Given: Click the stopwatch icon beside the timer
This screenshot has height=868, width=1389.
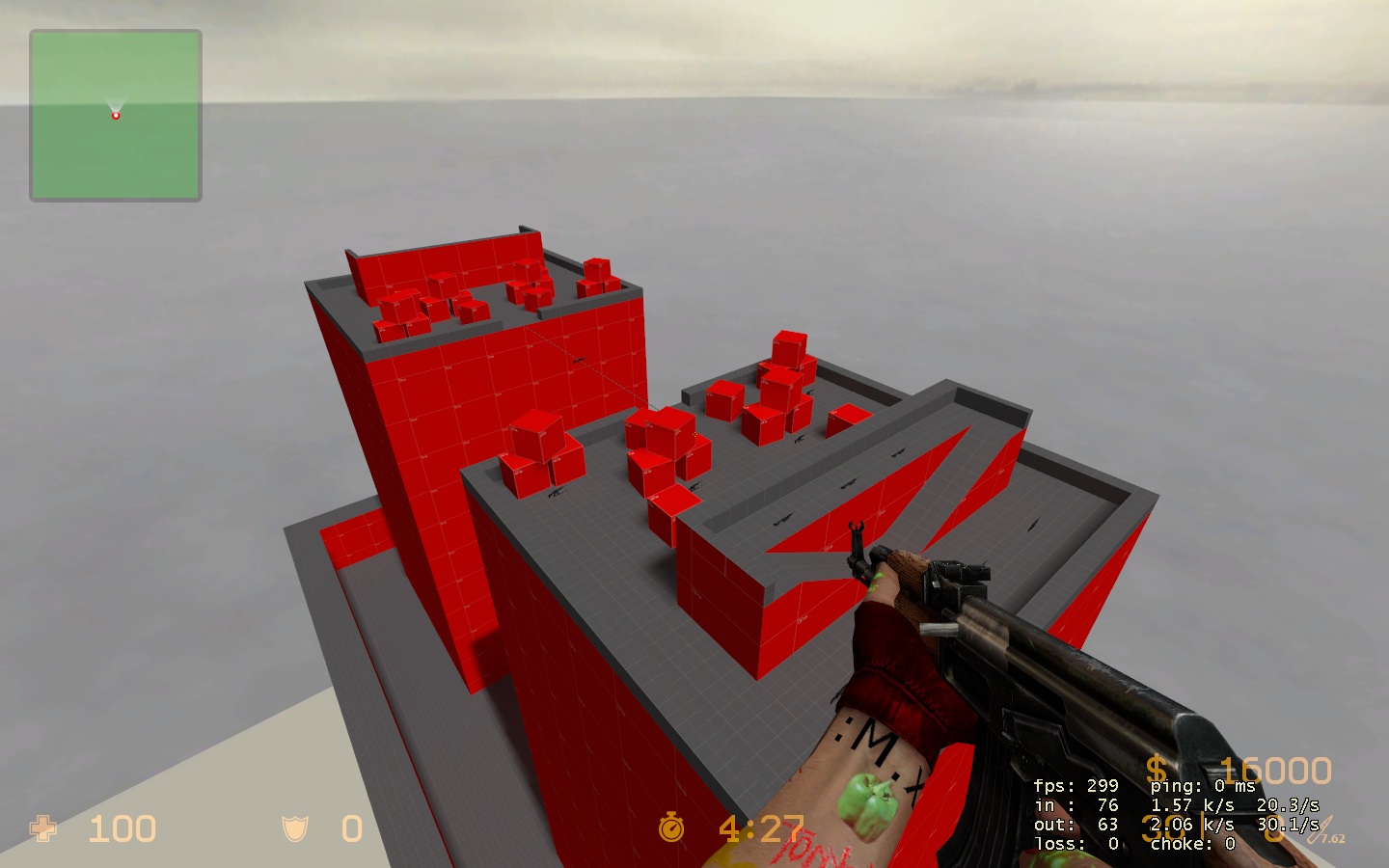Looking at the screenshot, I should 672,827.
